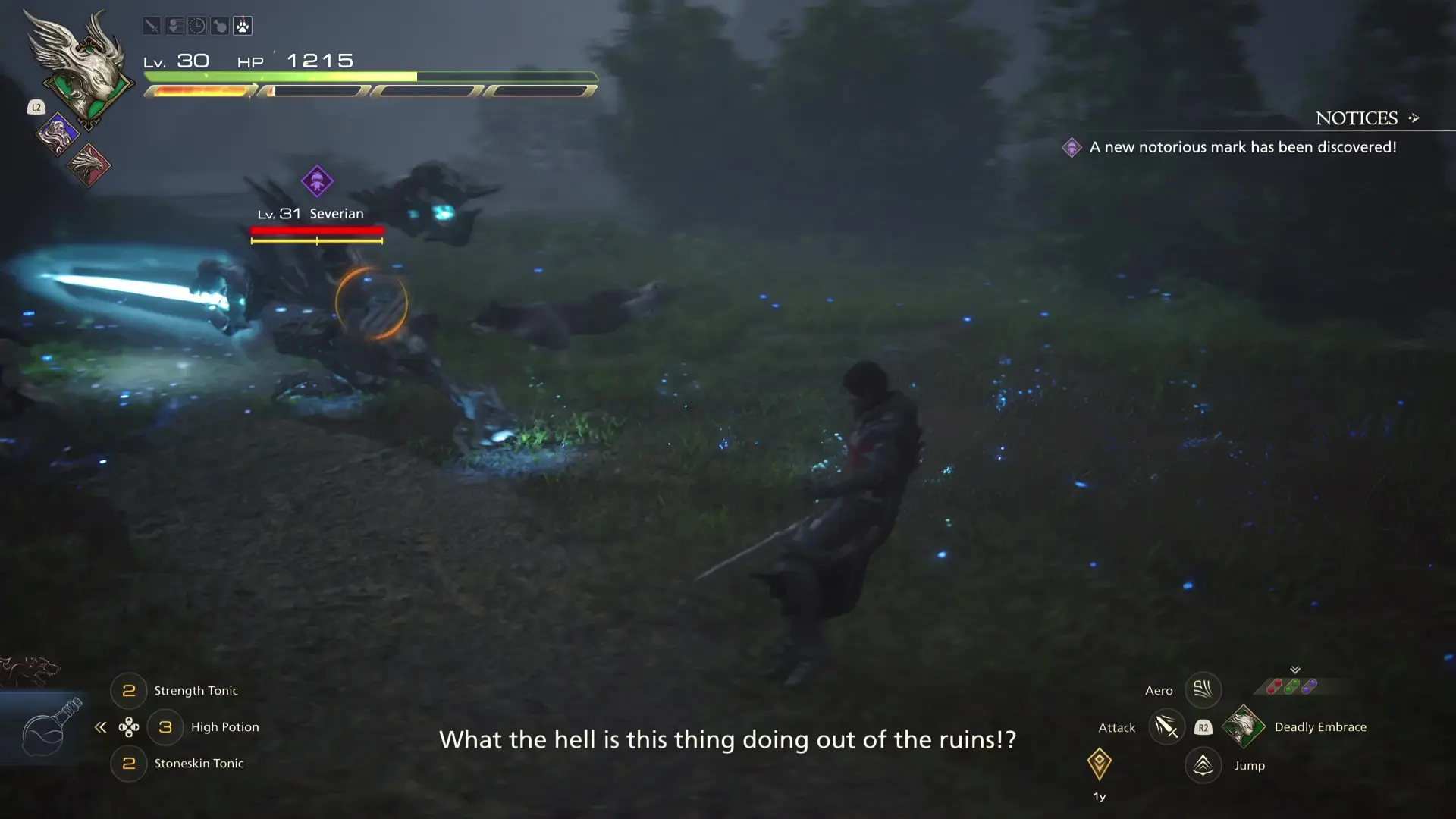1456x819 pixels.
Task: Click the clock status icon top-left
Action: pyautogui.click(x=196, y=25)
